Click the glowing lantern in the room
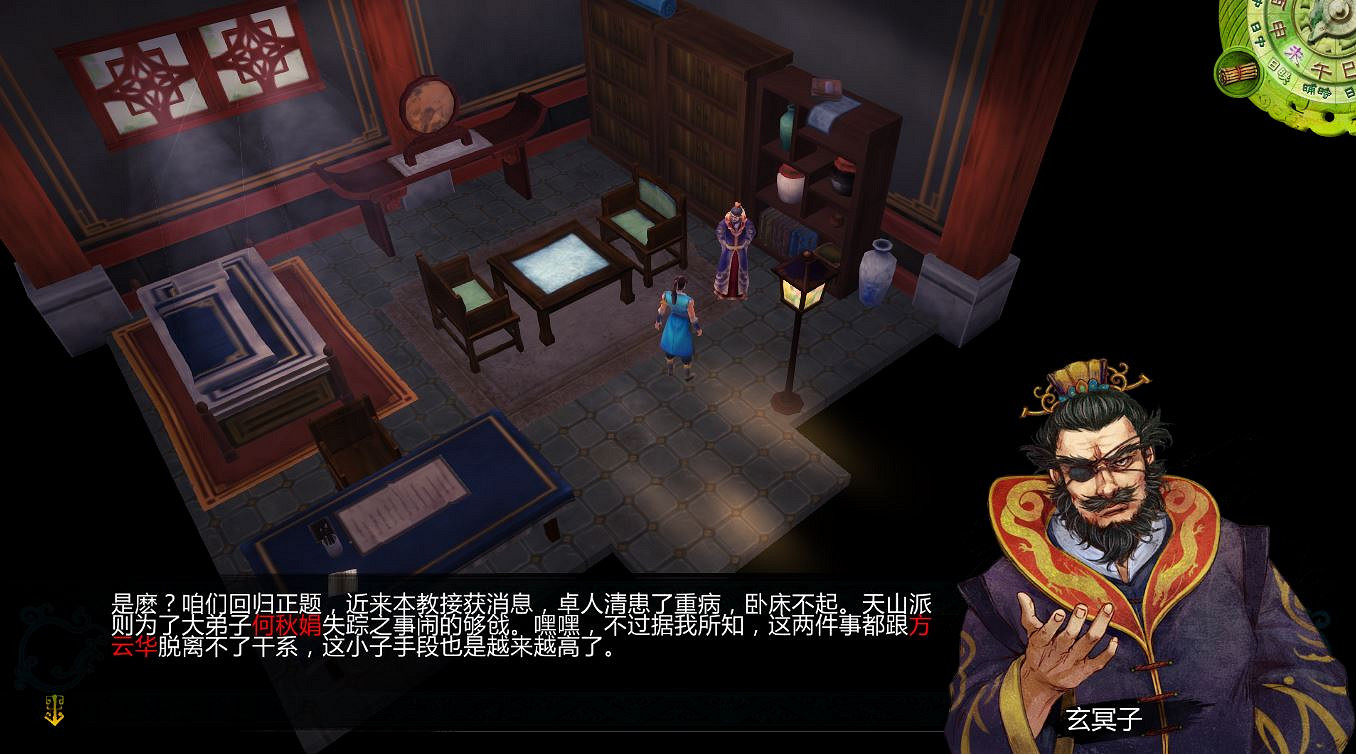The width and height of the screenshot is (1356, 754). click(800, 290)
